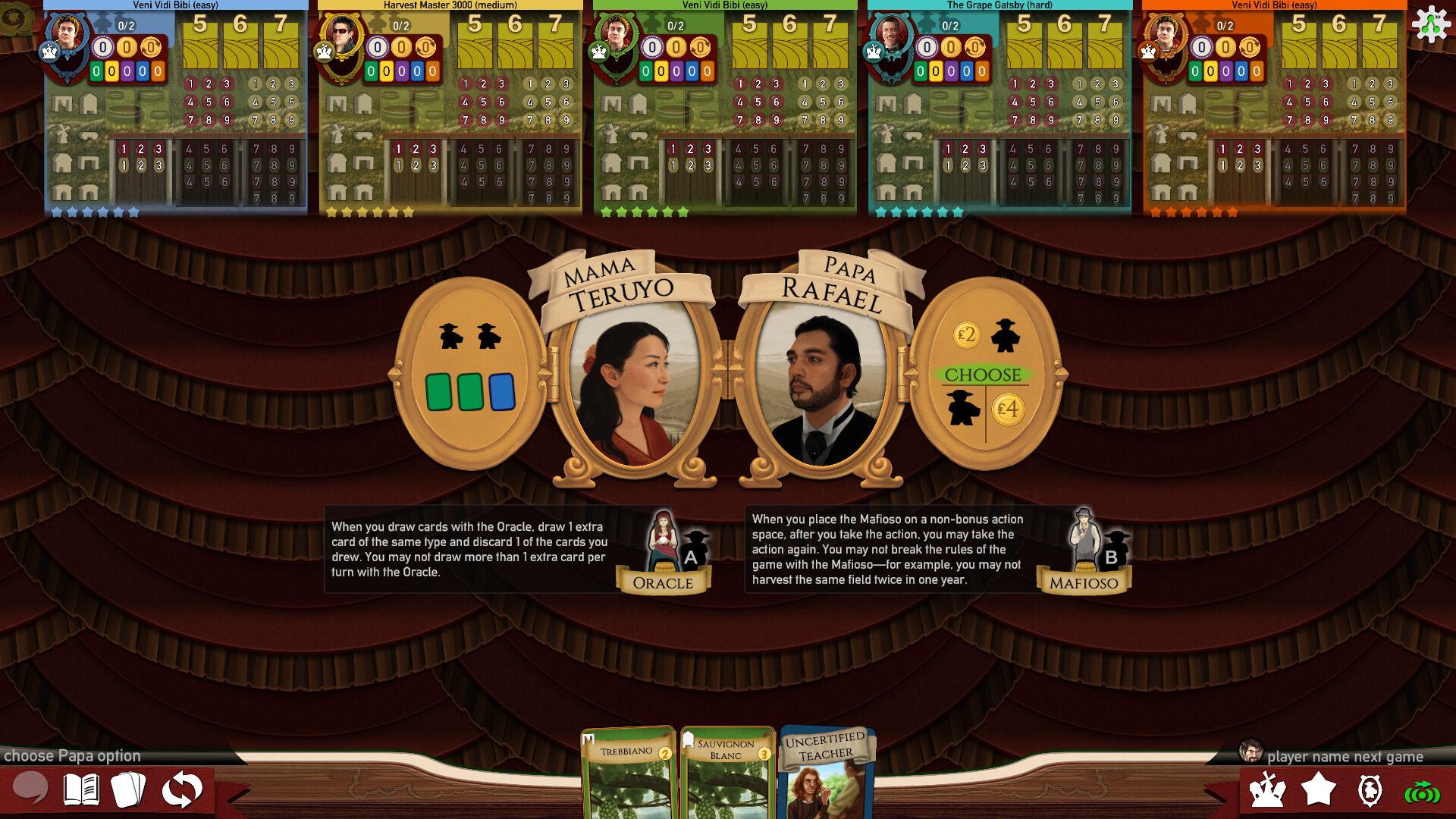Click the crown icon on the blue player board
The width and height of the screenshot is (1456, 819).
[50, 52]
